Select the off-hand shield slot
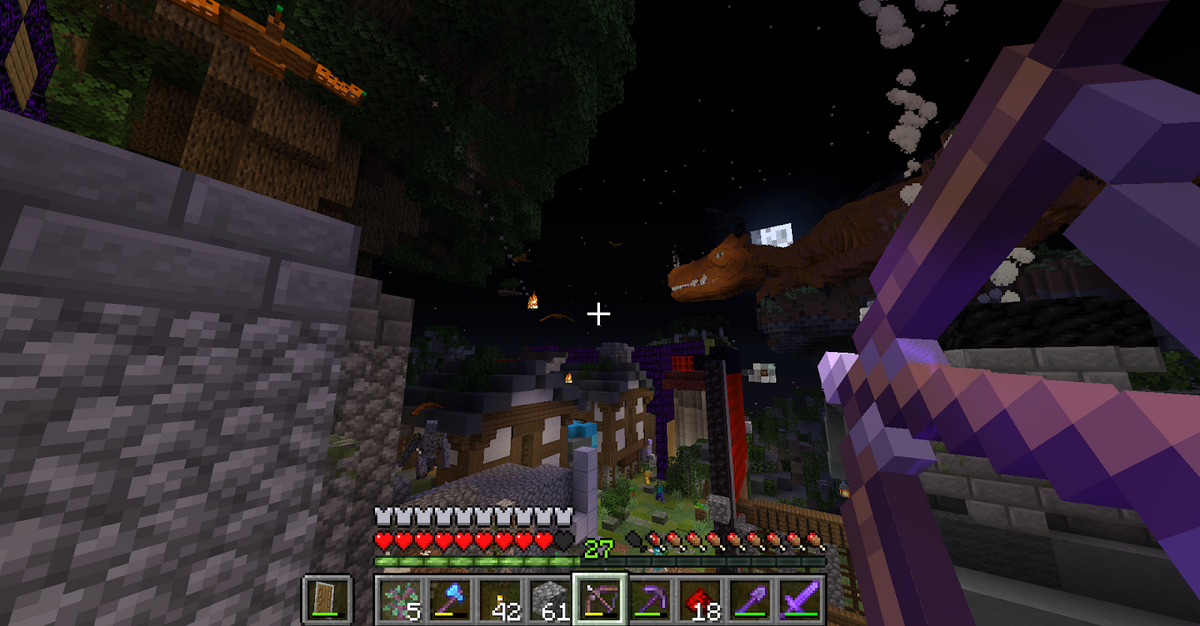Screen dimensions: 1200x626 pos(327,598)
